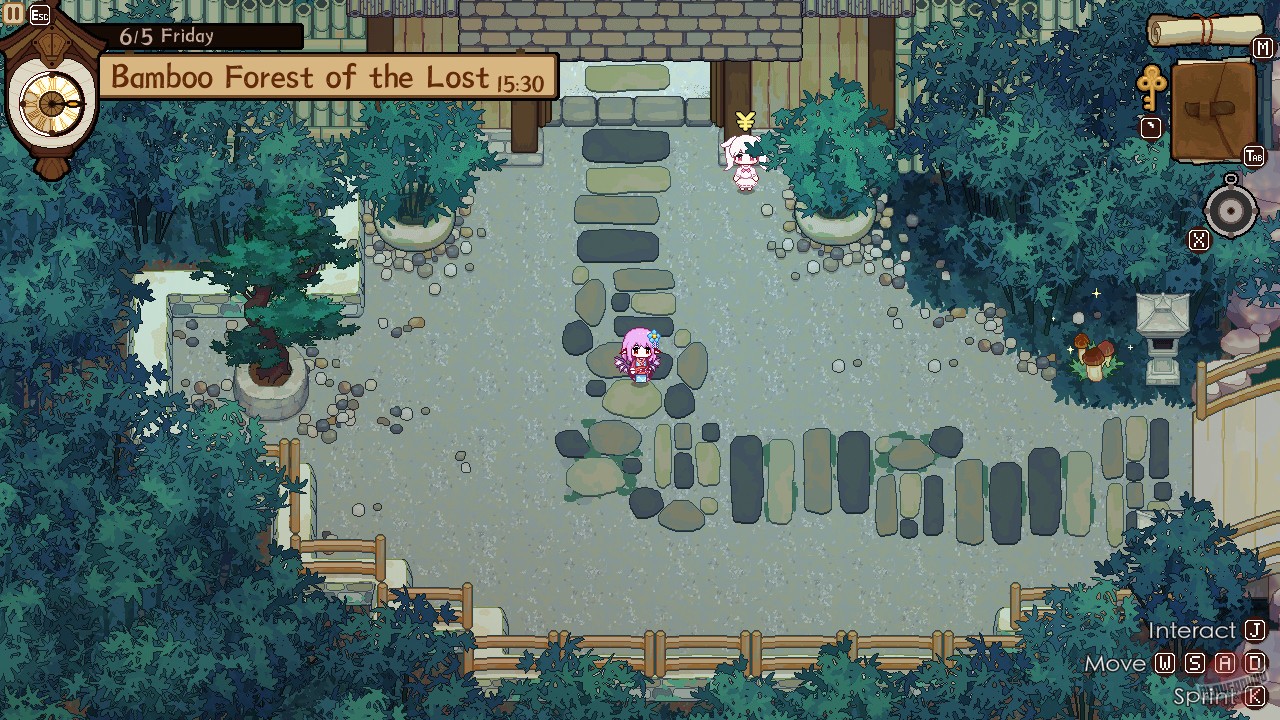1280x720 pixels.
Task: Select the pink-haired player character
Action: (640, 358)
